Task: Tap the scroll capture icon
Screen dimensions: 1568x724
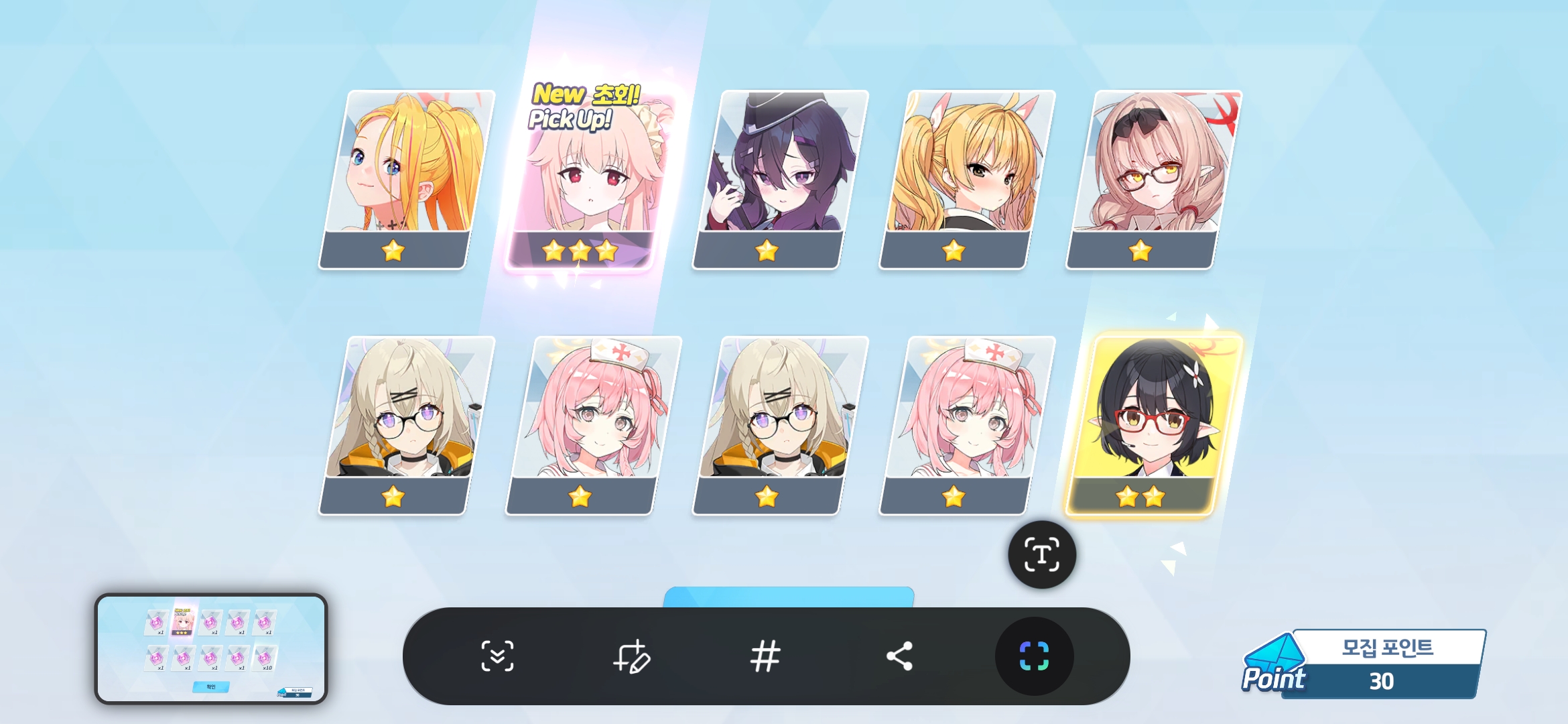Action: coord(497,656)
